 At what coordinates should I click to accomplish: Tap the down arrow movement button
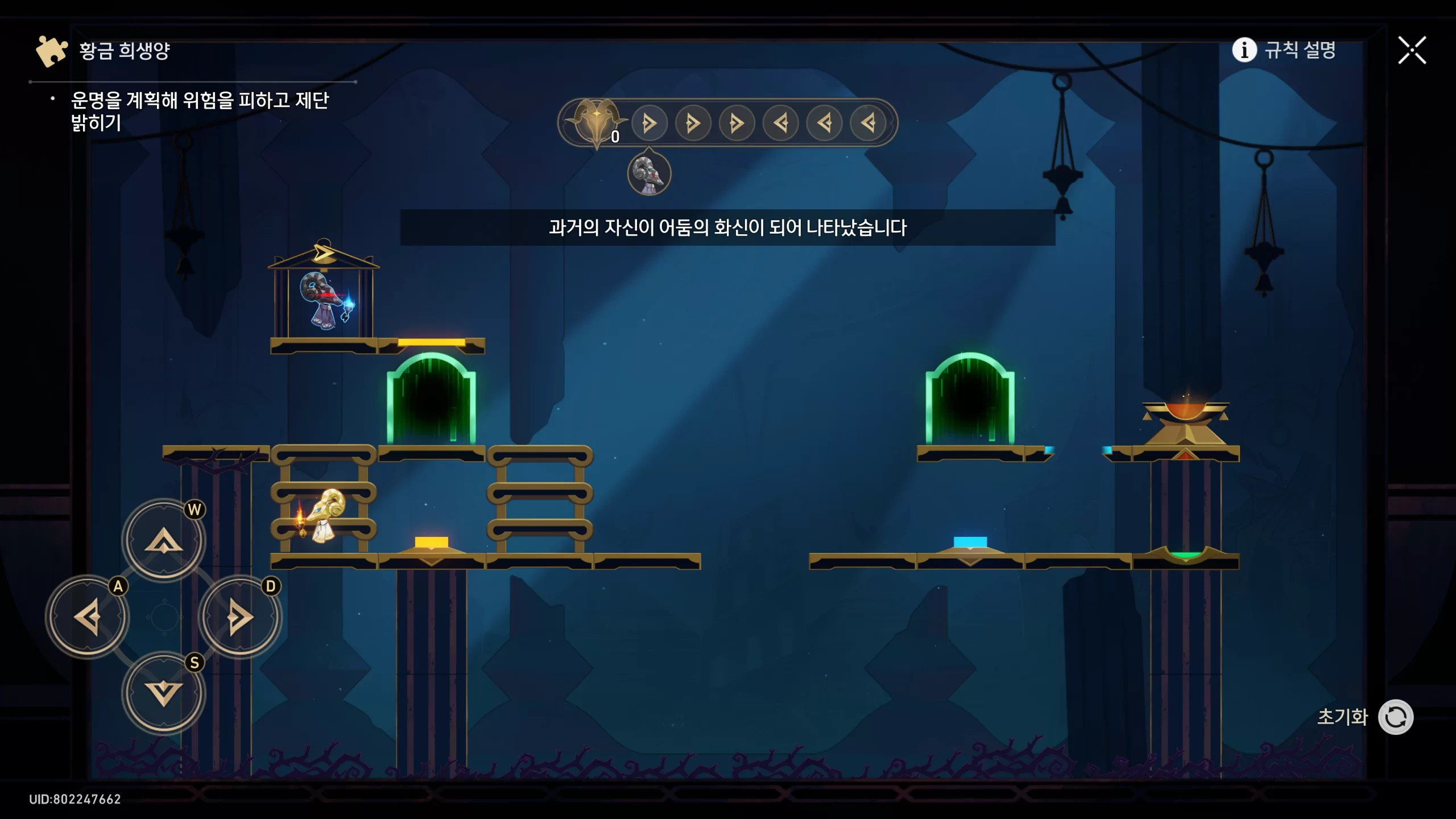164,693
